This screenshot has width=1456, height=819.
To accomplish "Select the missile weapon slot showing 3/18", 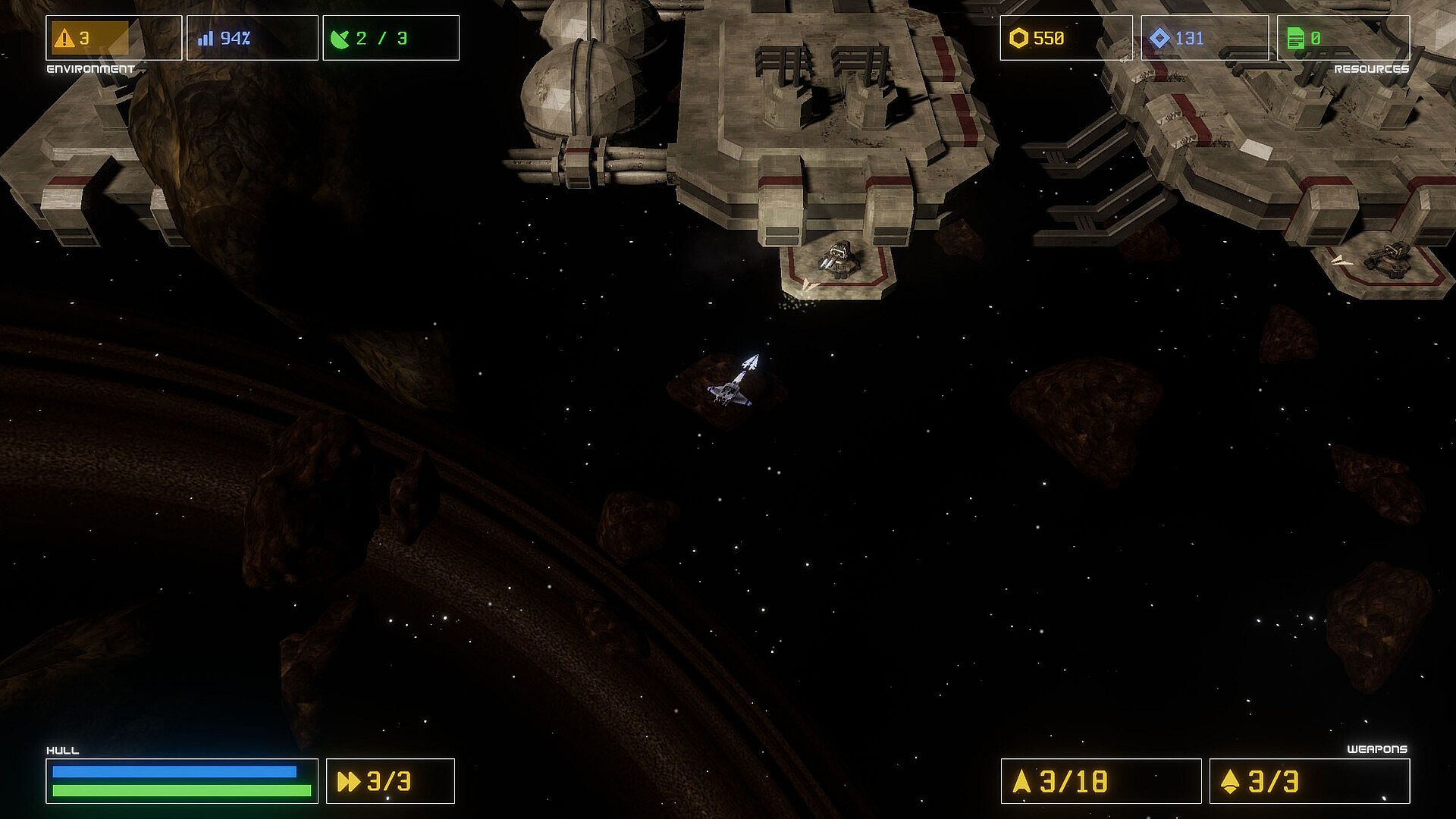I will click(x=1100, y=781).
